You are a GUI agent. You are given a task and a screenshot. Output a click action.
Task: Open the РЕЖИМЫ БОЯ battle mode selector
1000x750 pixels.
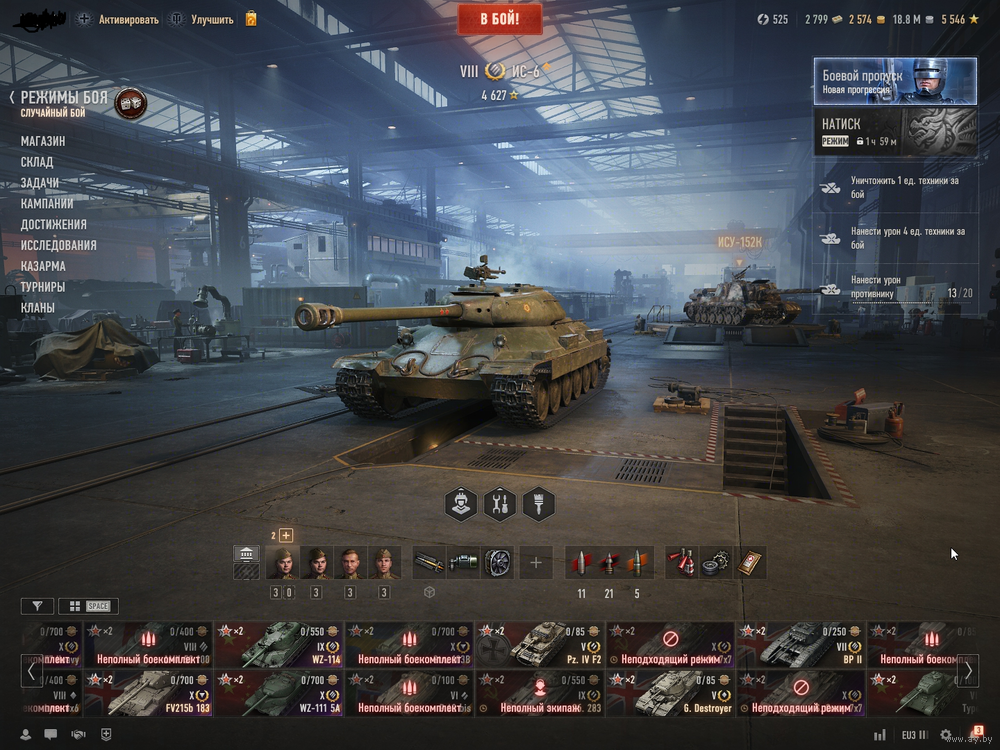click(x=64, y=98)
